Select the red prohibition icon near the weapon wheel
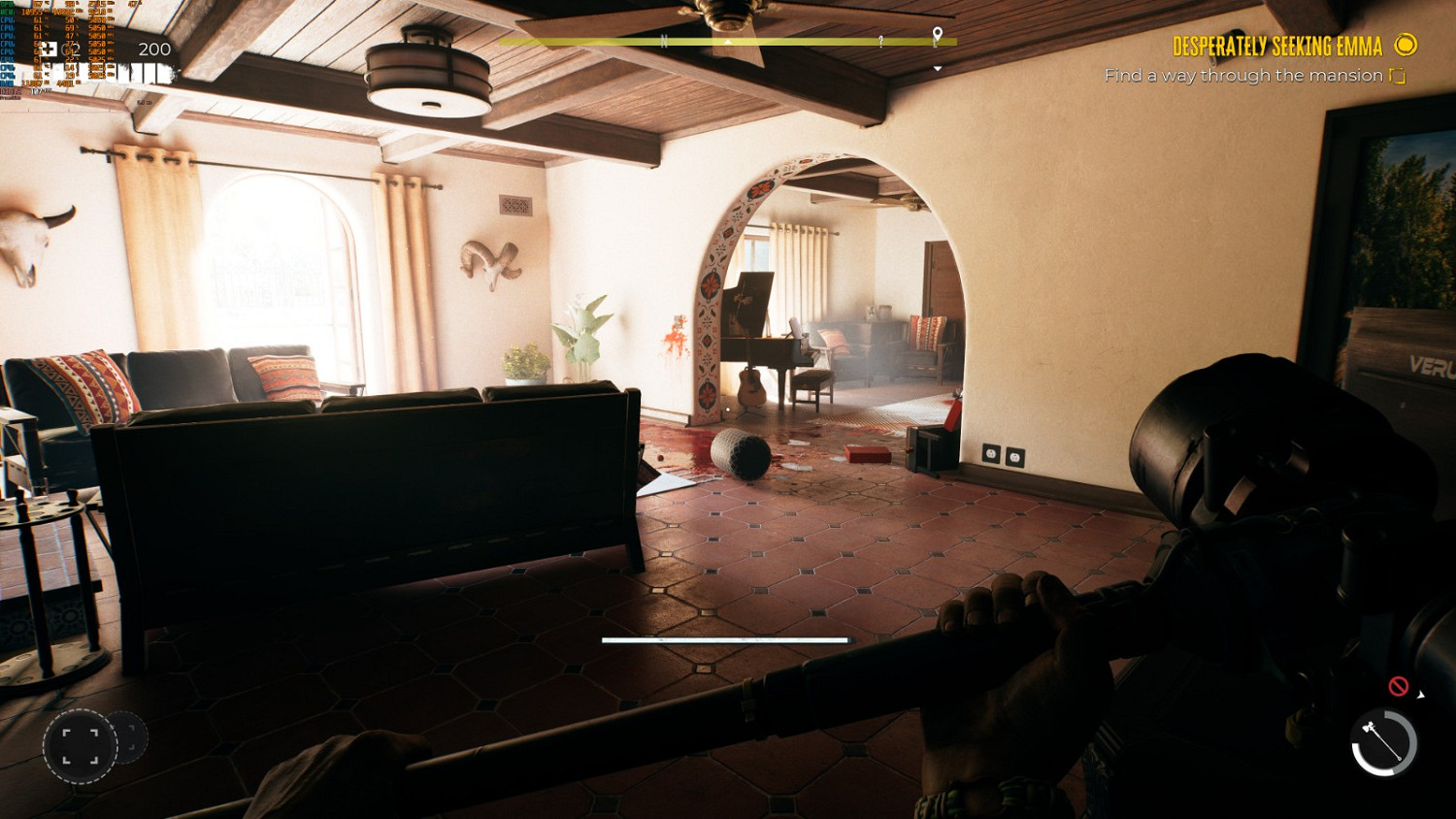1456x819 pixels. [1399, 684]
